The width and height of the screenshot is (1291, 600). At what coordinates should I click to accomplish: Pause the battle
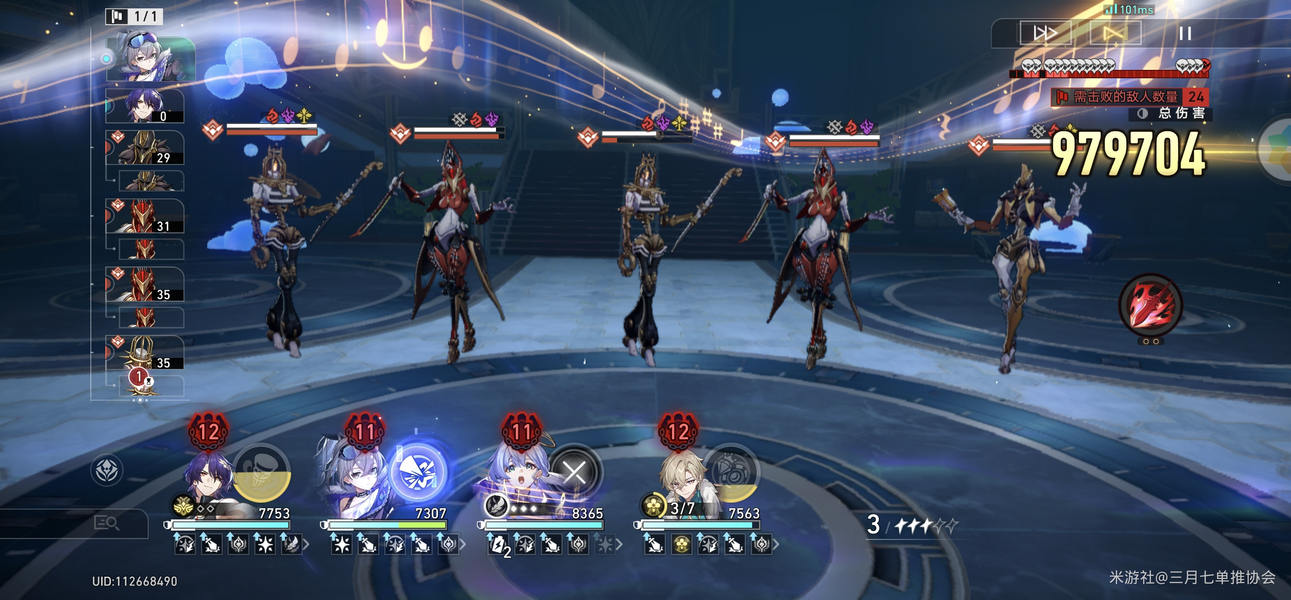pos(1185,33)
